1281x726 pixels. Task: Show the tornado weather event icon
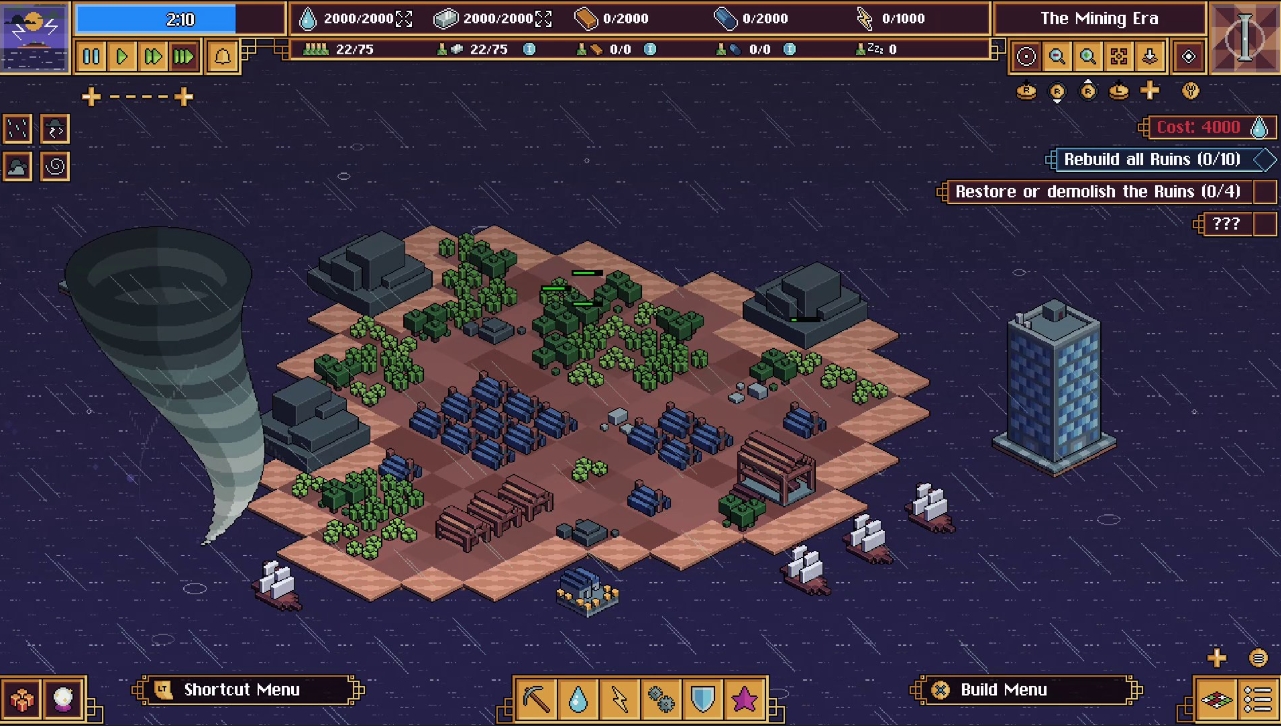coord(55,166)
